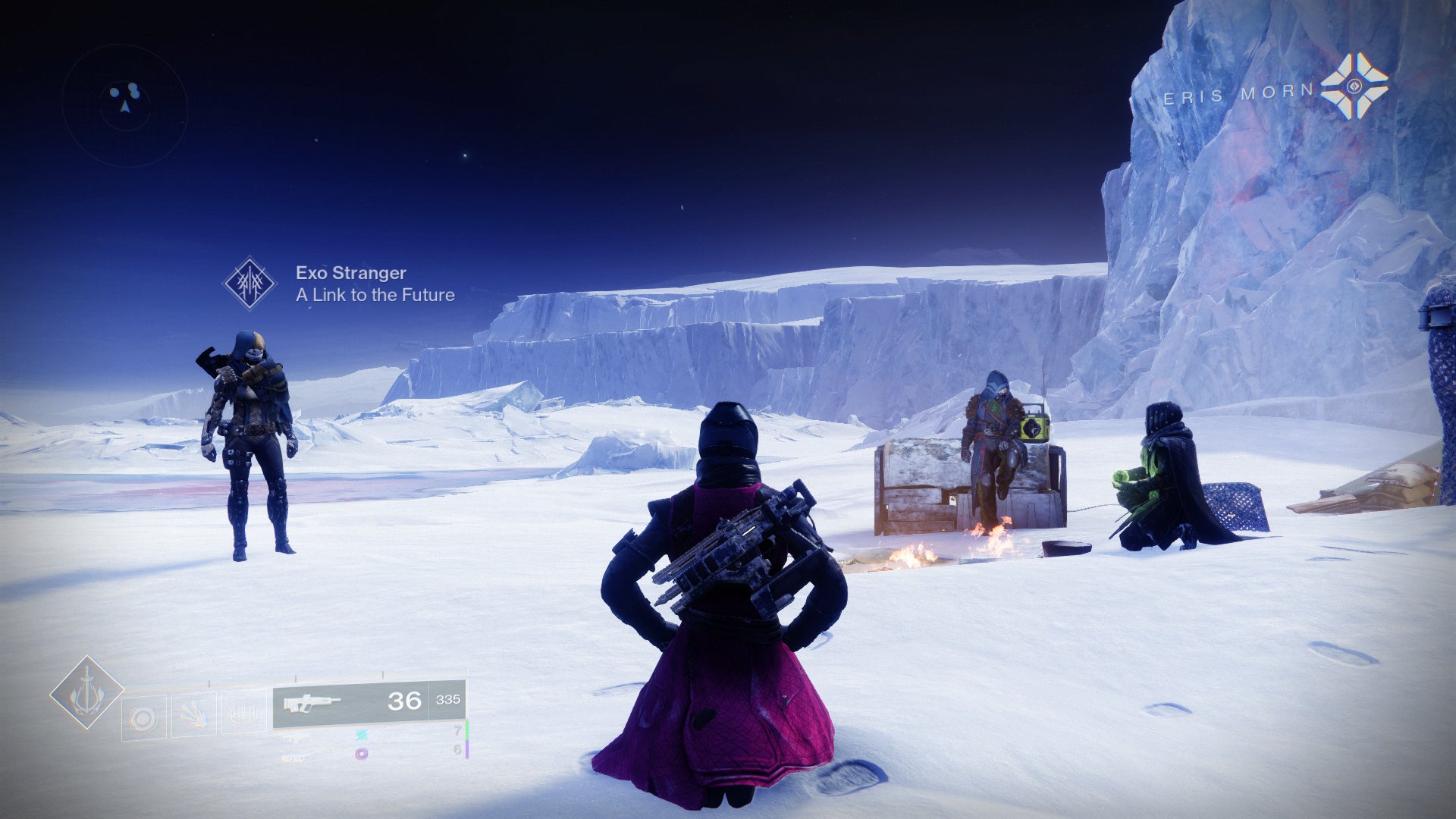Activate the sword Super ability diamond
Viewport: 1456px width, 819px height.
click(86, 693)
